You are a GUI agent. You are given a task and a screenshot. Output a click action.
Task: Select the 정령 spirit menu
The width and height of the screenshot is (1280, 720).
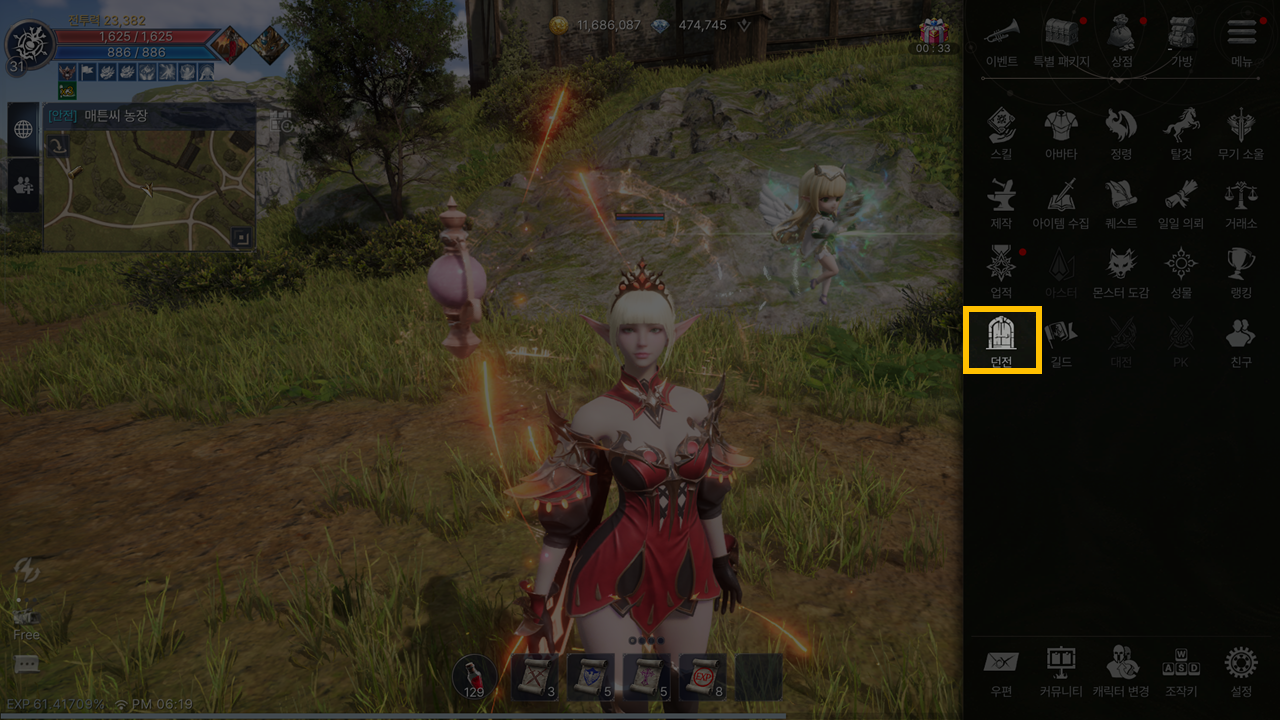tap(1121, 134)
